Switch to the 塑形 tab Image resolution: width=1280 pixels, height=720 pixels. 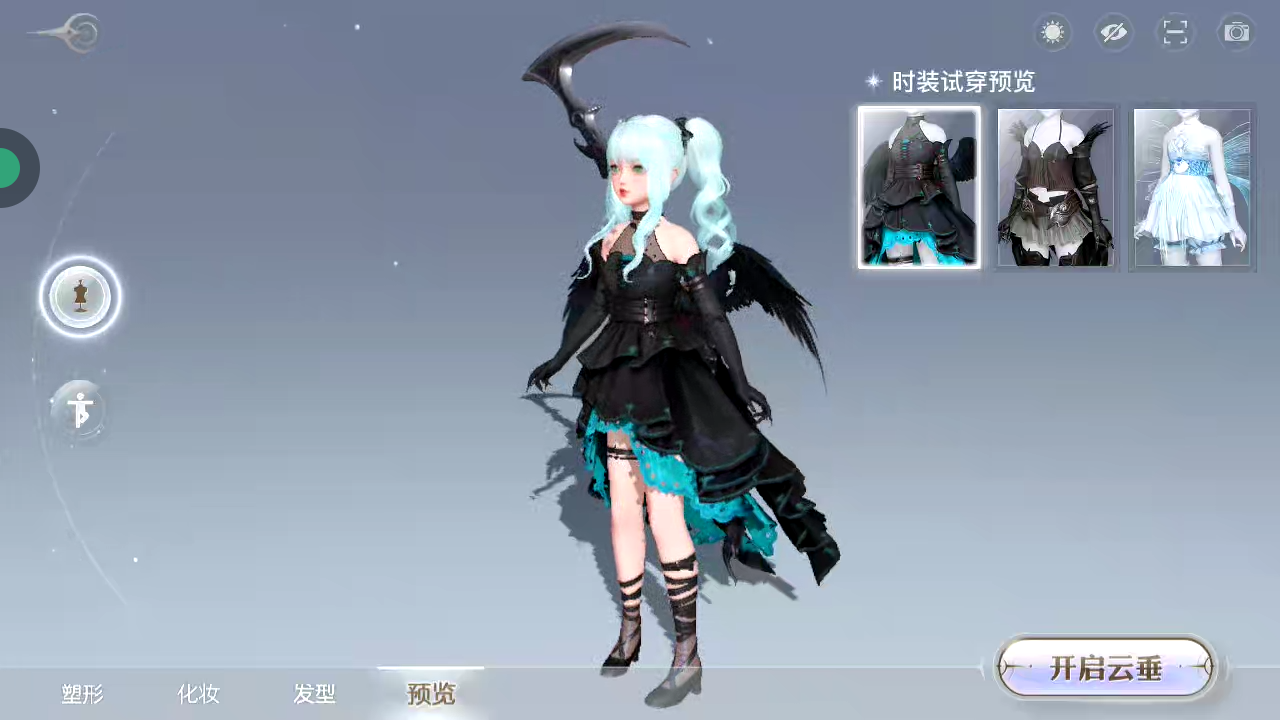point(82,694)
